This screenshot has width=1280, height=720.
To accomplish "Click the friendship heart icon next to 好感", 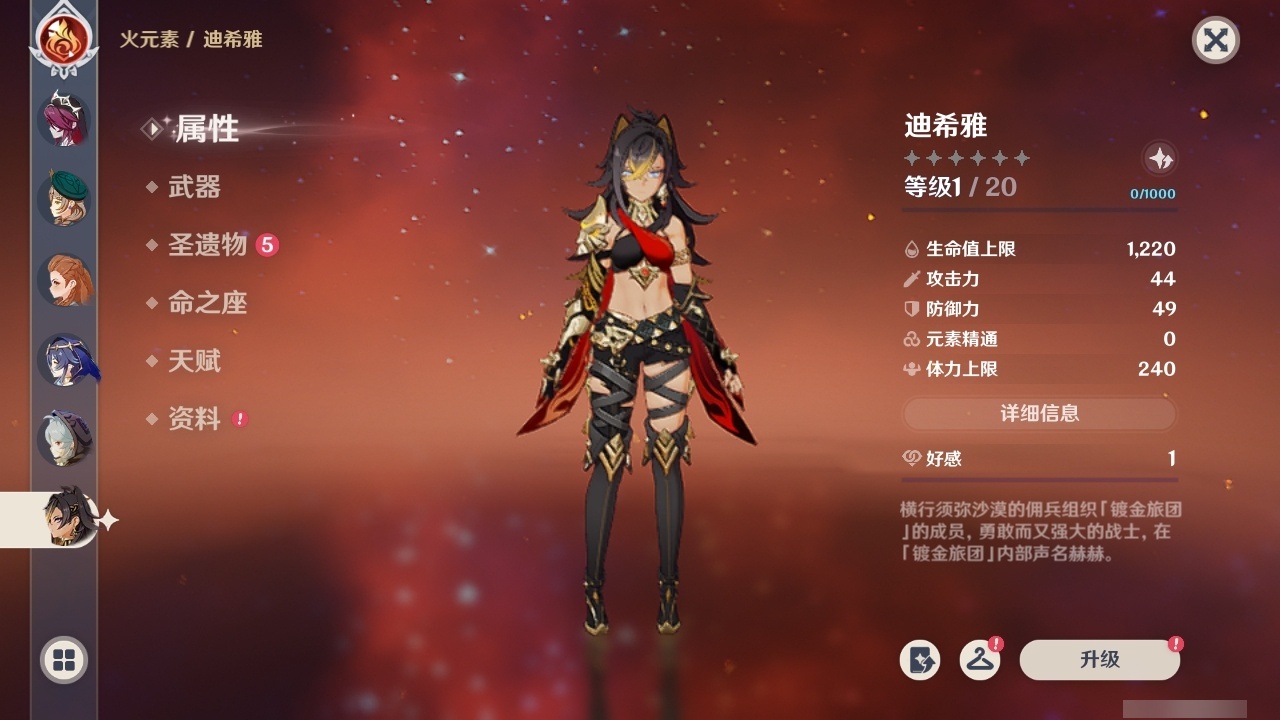I will point(911,458).
